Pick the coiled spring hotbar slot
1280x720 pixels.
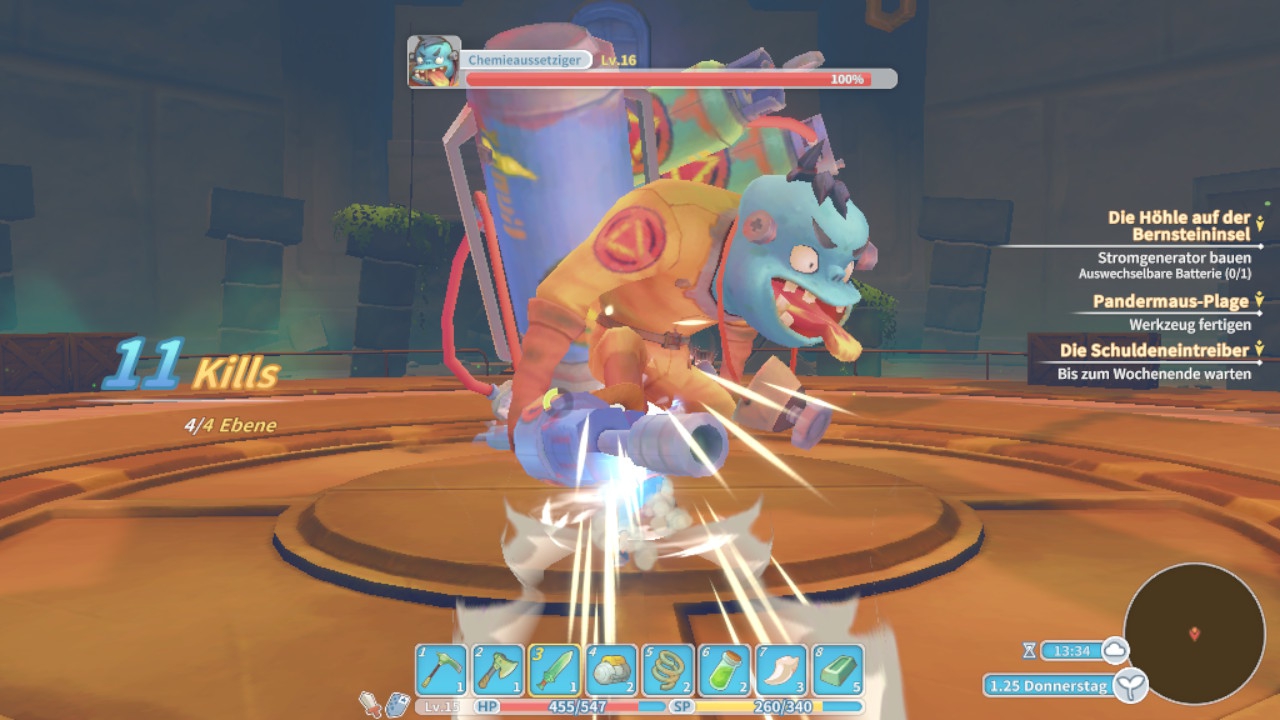pos(668,670)
